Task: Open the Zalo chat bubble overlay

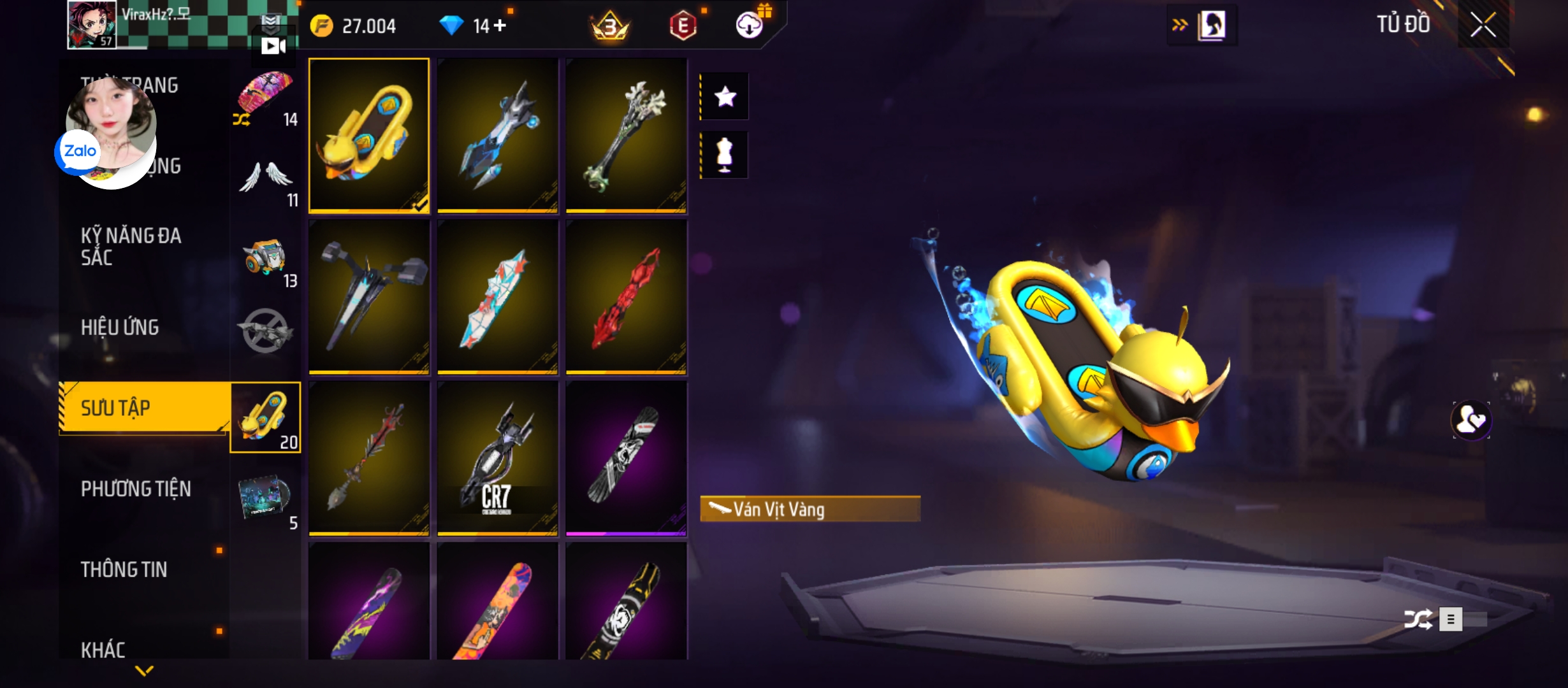Action: [x=79, y=152]
